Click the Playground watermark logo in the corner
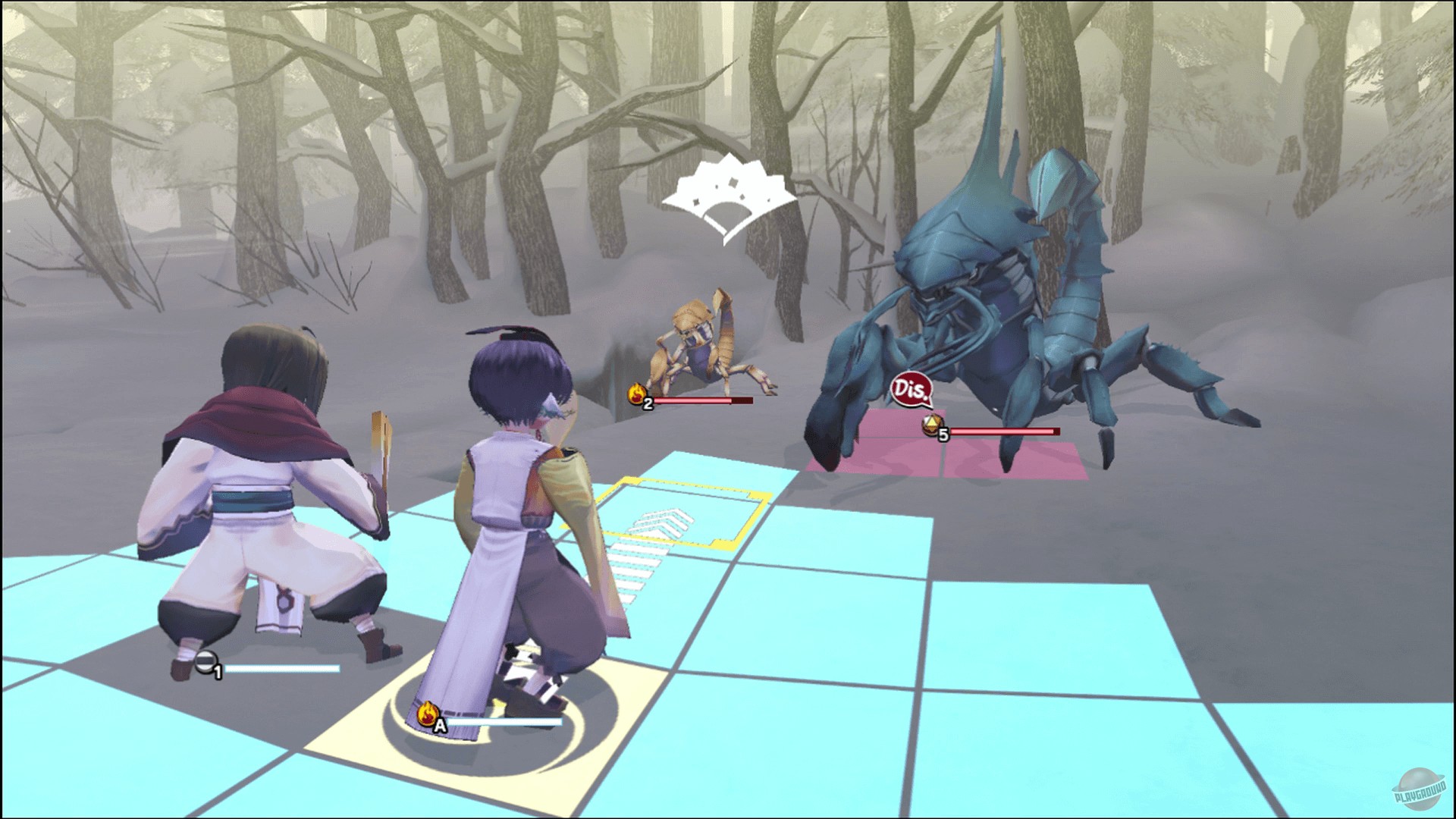The image size is (1456, 819). (1417, 789)
